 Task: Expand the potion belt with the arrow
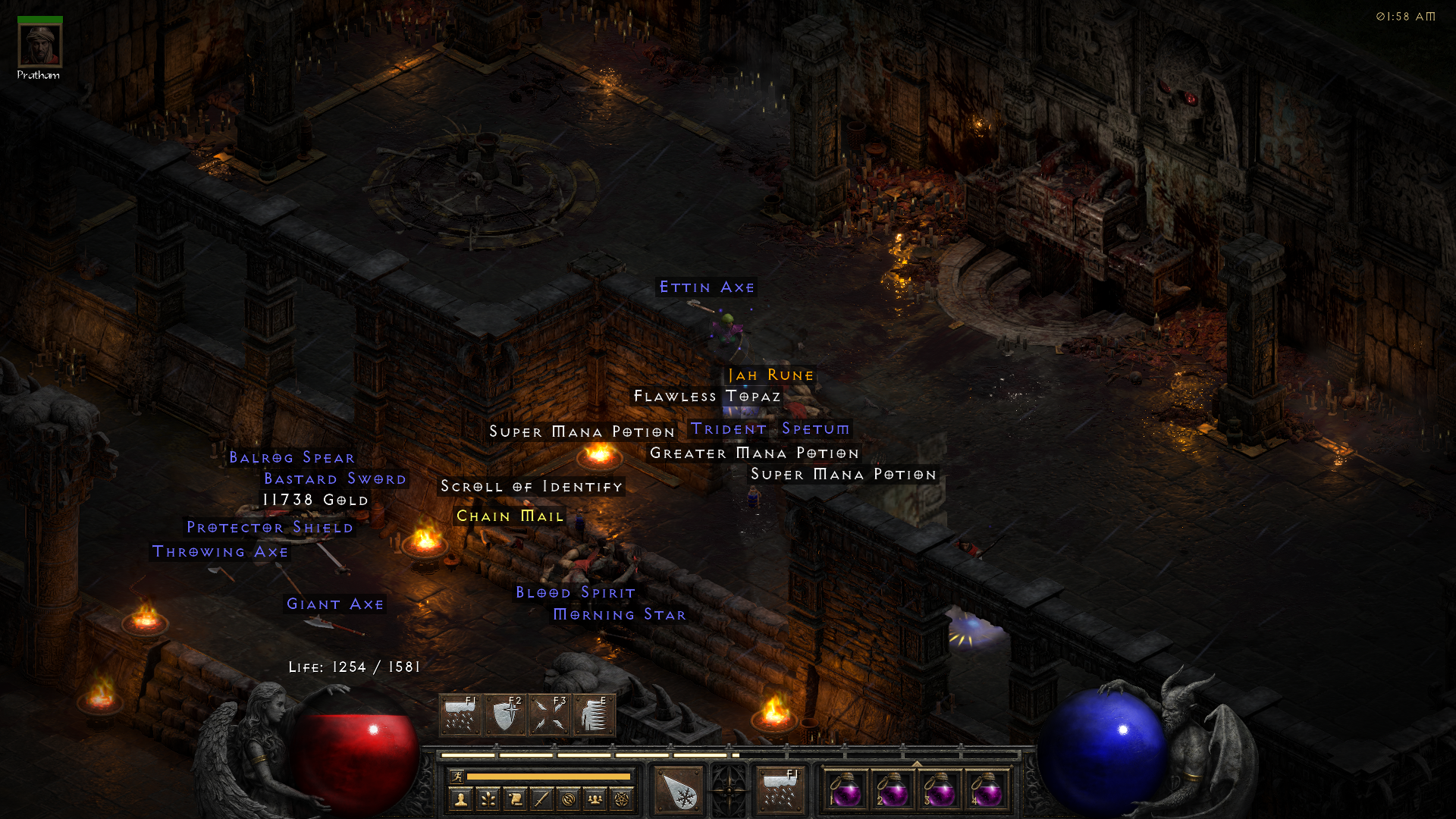point(916,764)
